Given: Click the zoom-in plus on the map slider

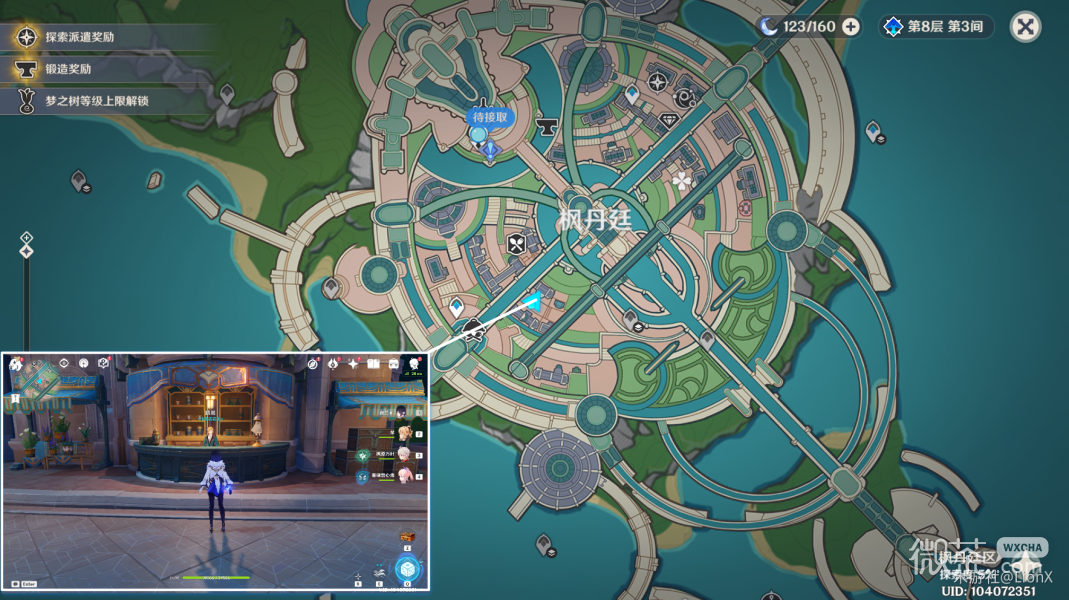Looking at the screenshot, I should coord(27,238).
